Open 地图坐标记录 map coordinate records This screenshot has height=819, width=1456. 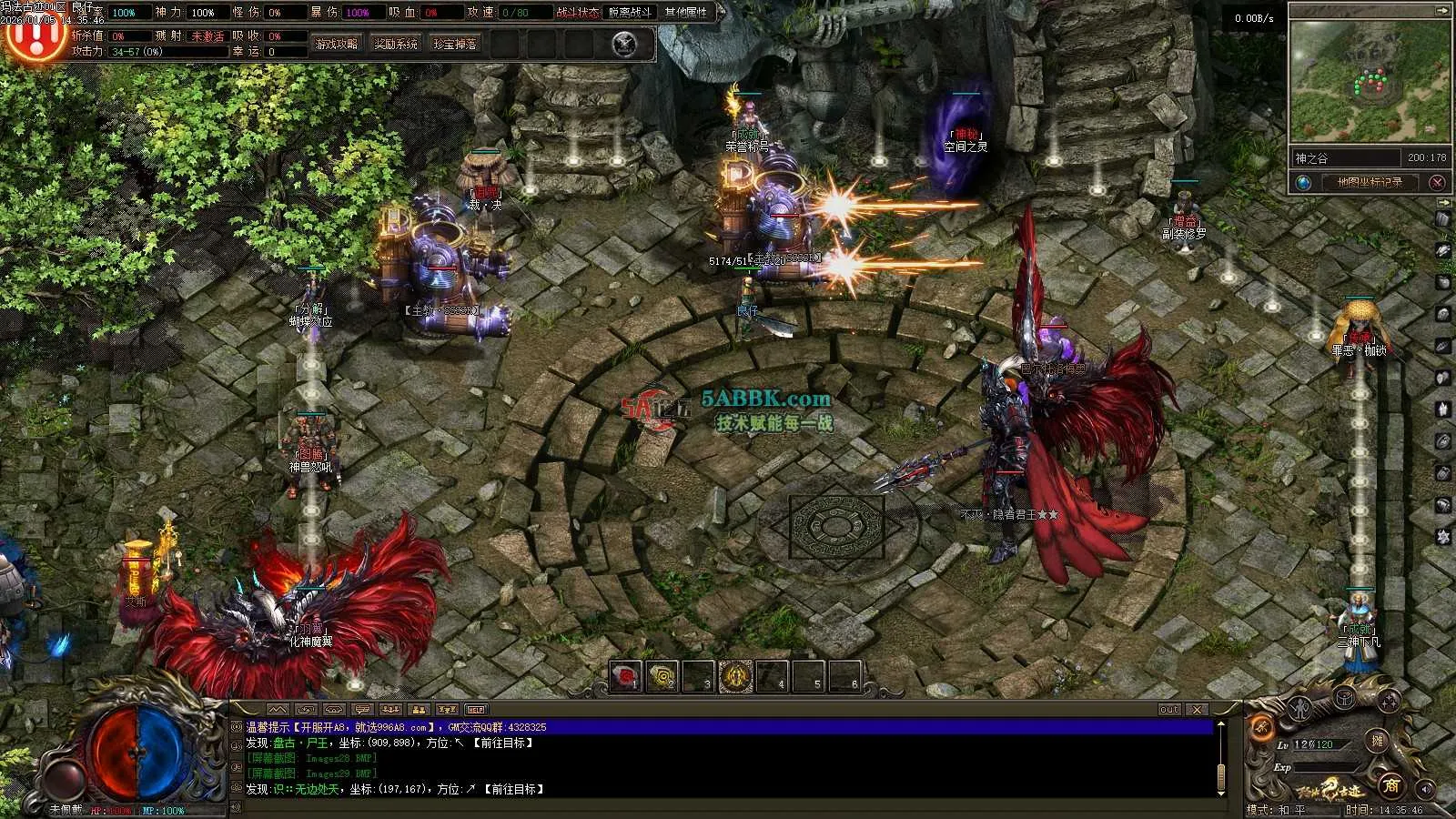1370,182
